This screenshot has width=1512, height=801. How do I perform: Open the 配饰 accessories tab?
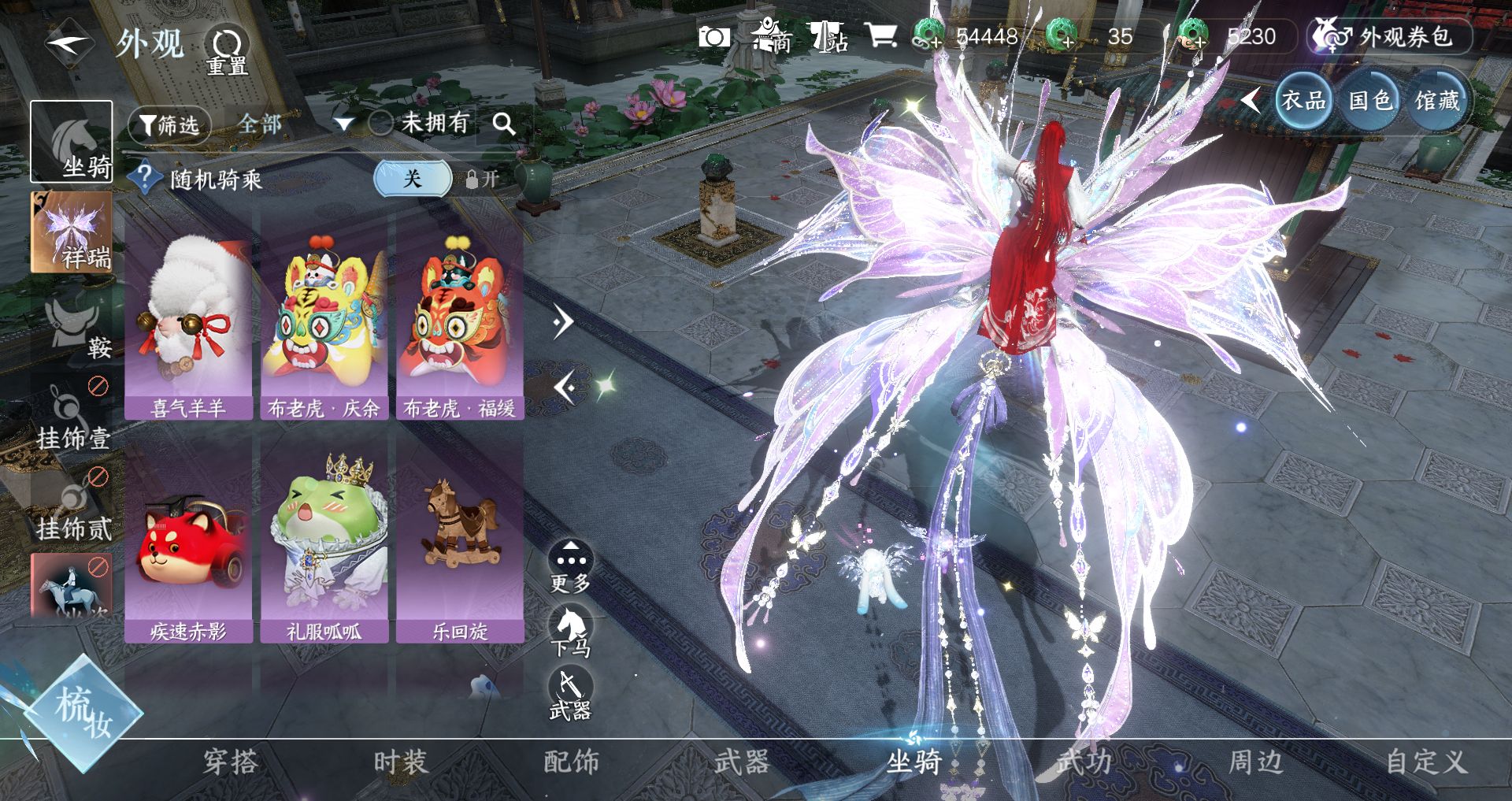click(571, 762)
